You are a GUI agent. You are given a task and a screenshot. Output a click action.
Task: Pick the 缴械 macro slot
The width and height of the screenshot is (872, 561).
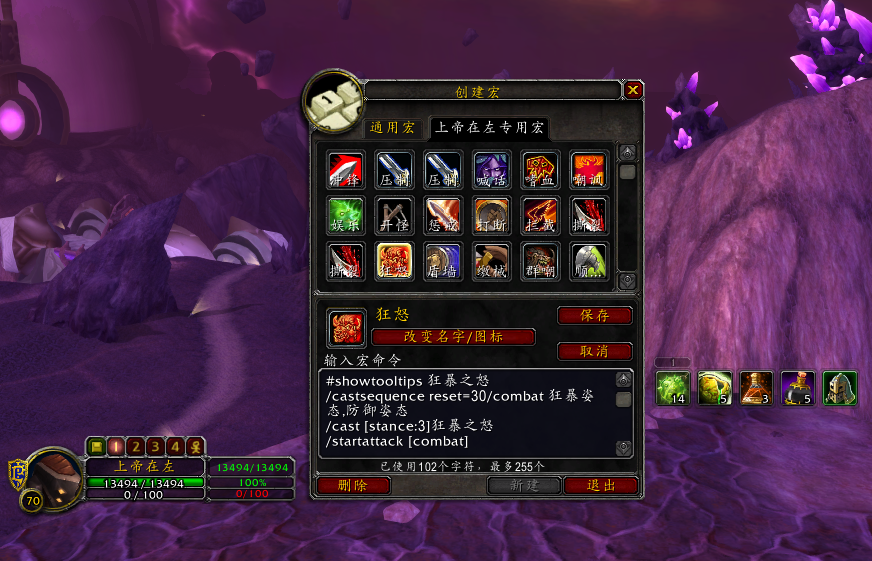click(x=492, y=262)
